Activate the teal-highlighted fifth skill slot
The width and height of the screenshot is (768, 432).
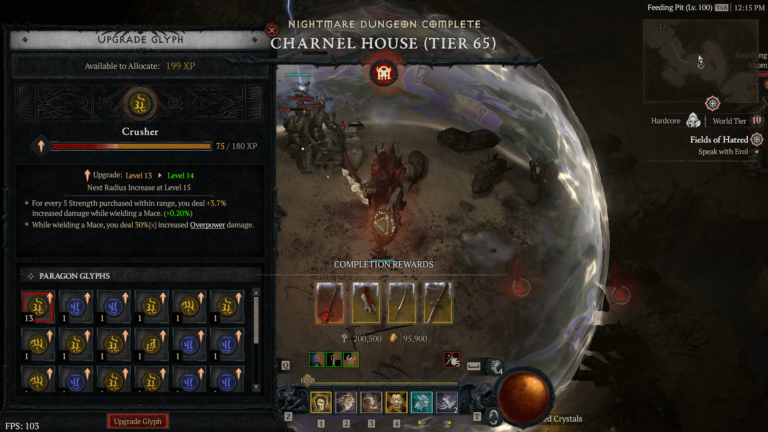[421, 402]
